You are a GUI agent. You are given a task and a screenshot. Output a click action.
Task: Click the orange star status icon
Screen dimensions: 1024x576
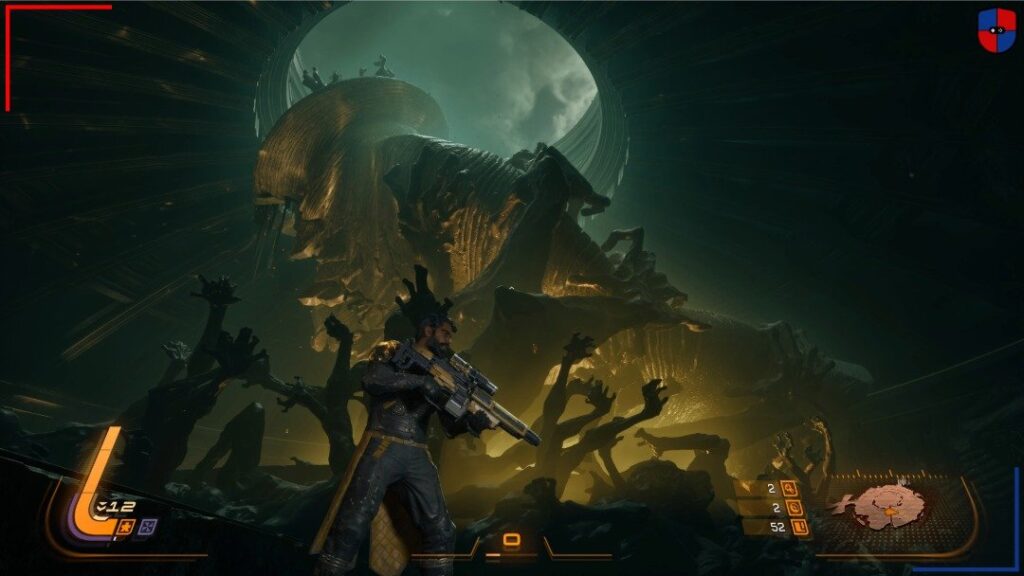[x=127, y=526]
